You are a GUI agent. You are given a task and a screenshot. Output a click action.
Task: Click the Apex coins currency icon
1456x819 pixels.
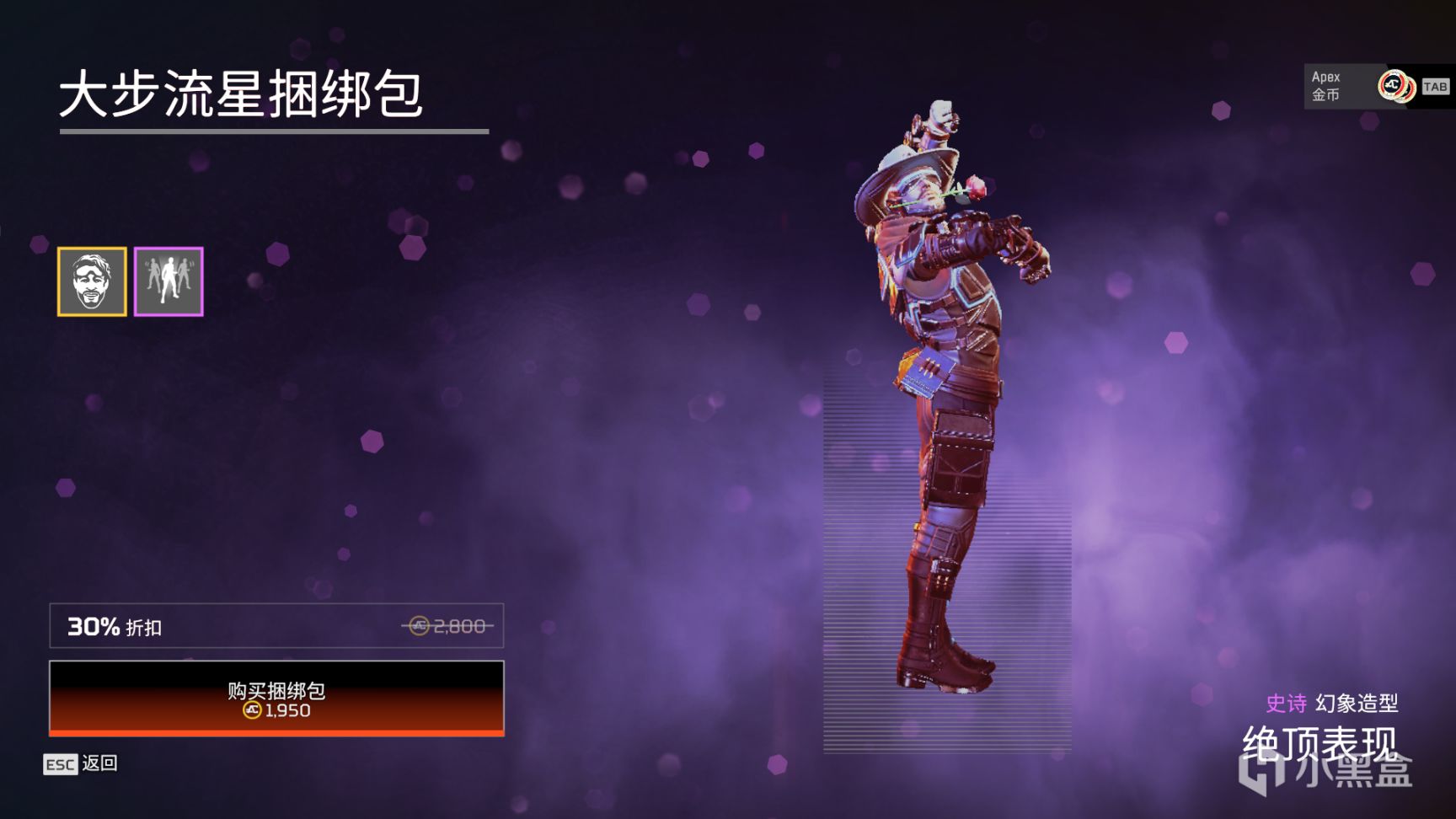1394,85
